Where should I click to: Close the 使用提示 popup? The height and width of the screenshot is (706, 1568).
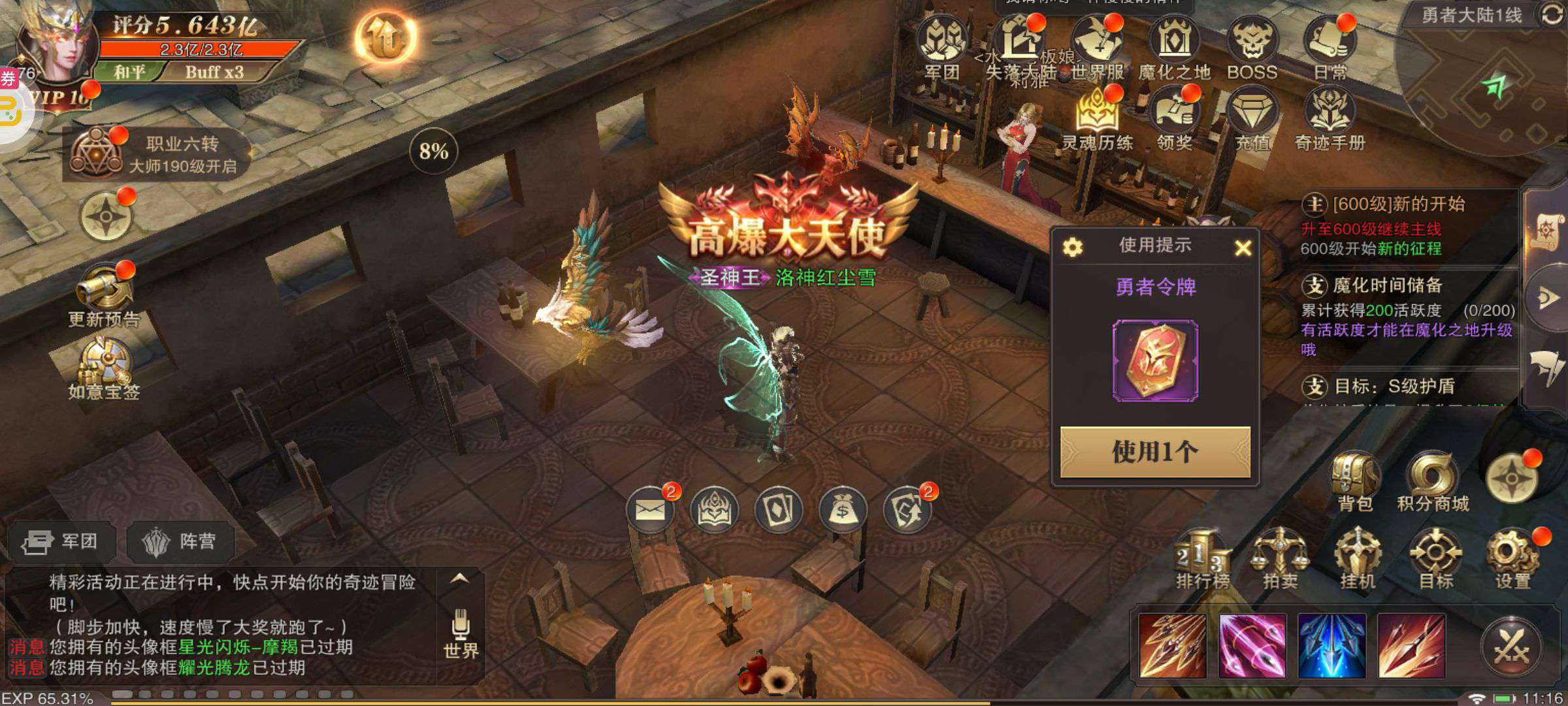click(1243, 248)
